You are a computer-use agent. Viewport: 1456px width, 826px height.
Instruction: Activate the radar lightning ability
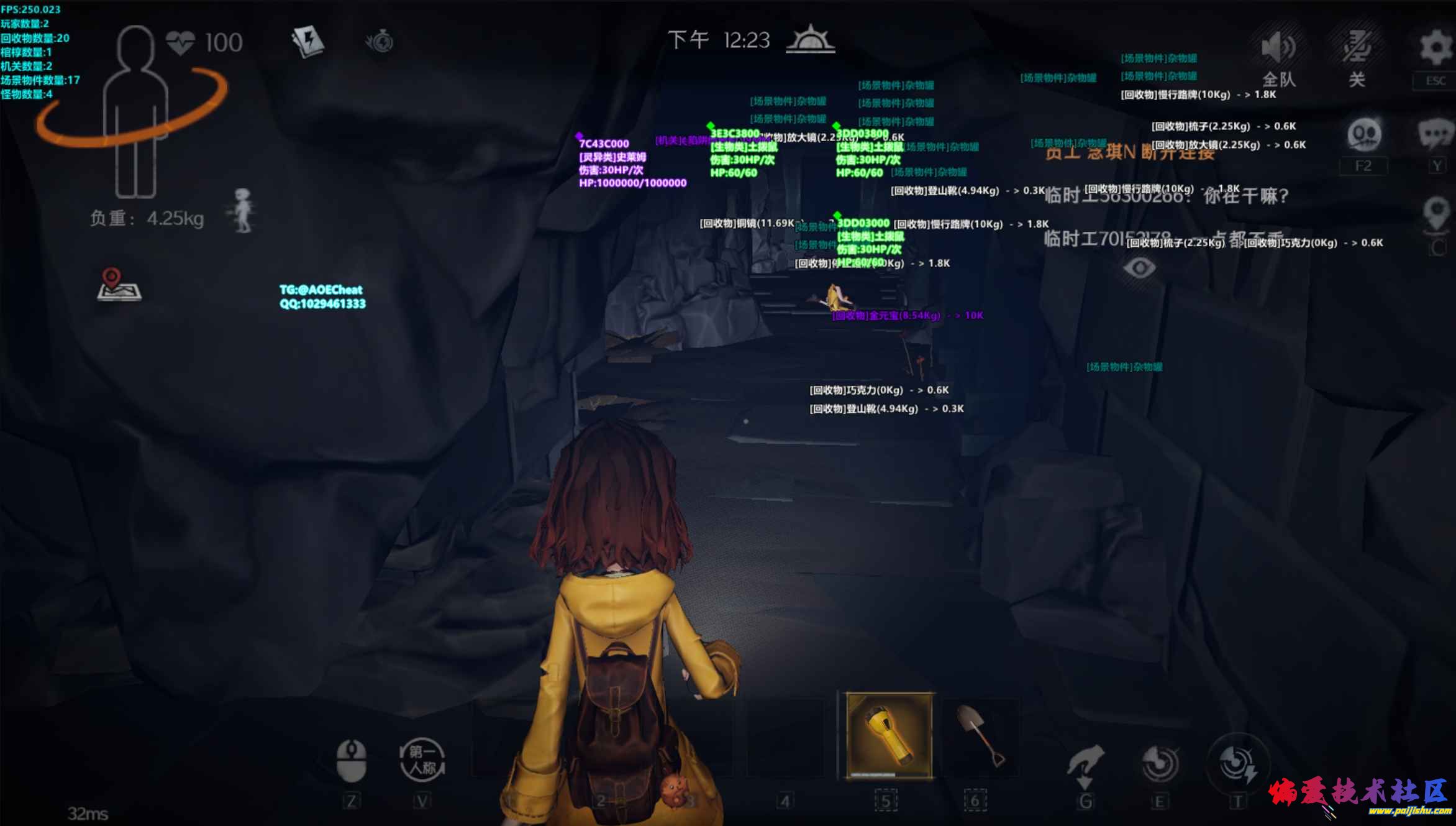1237,763
